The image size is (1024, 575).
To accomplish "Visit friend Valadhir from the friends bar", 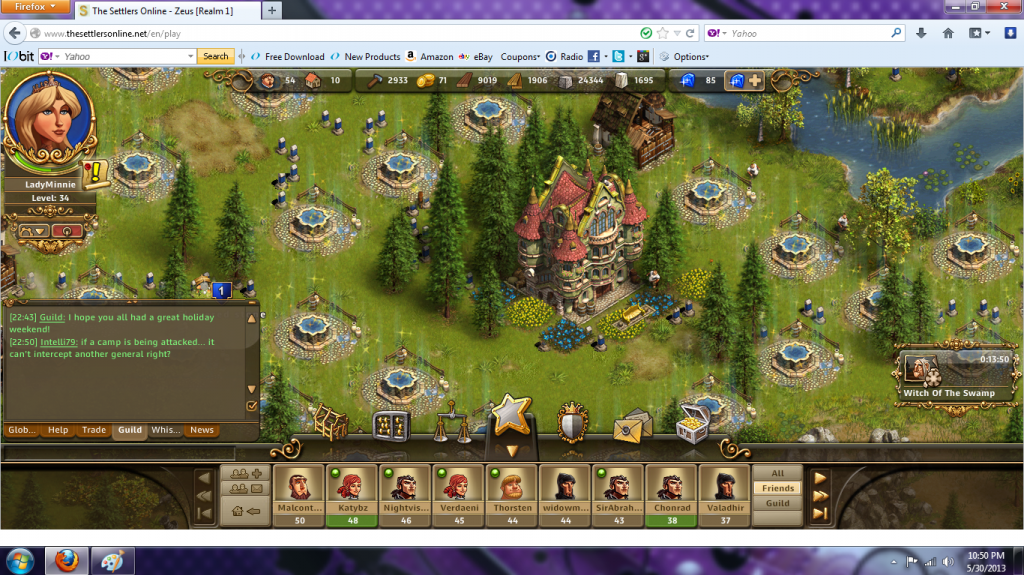I will coord(724,493).
